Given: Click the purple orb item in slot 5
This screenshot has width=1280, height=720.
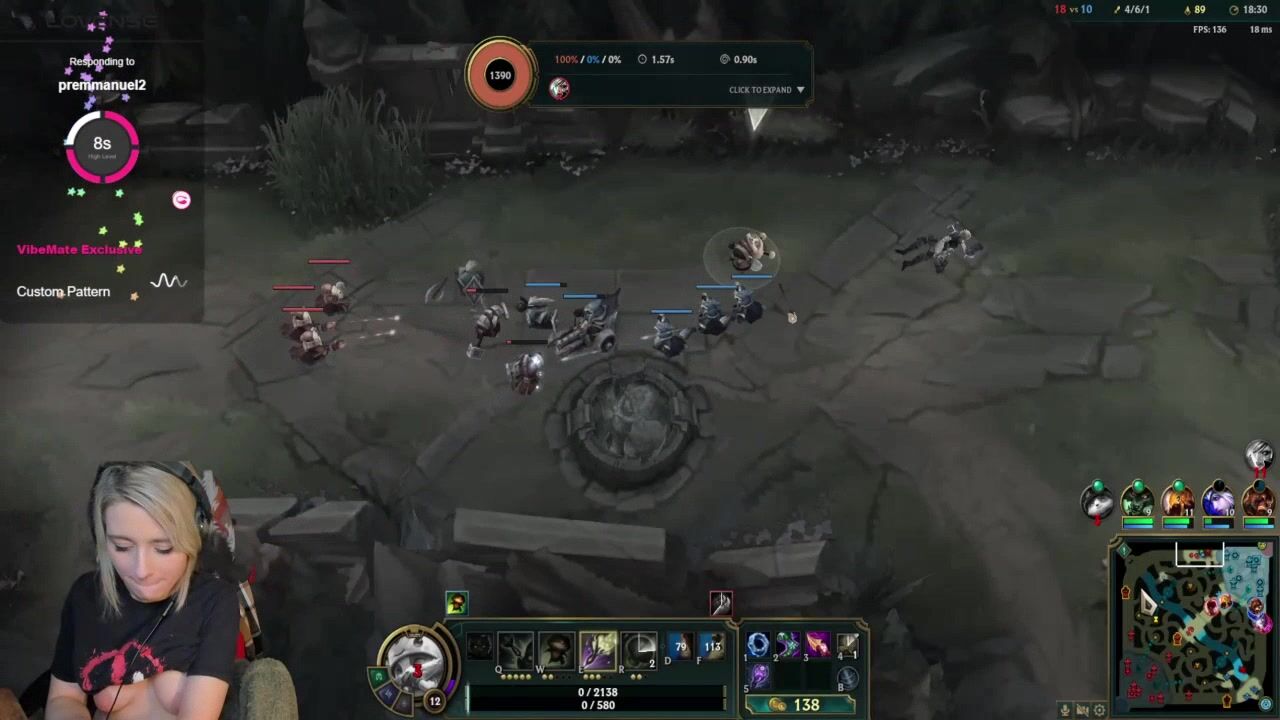Looking at the screenshot, I should click(758, 676).
